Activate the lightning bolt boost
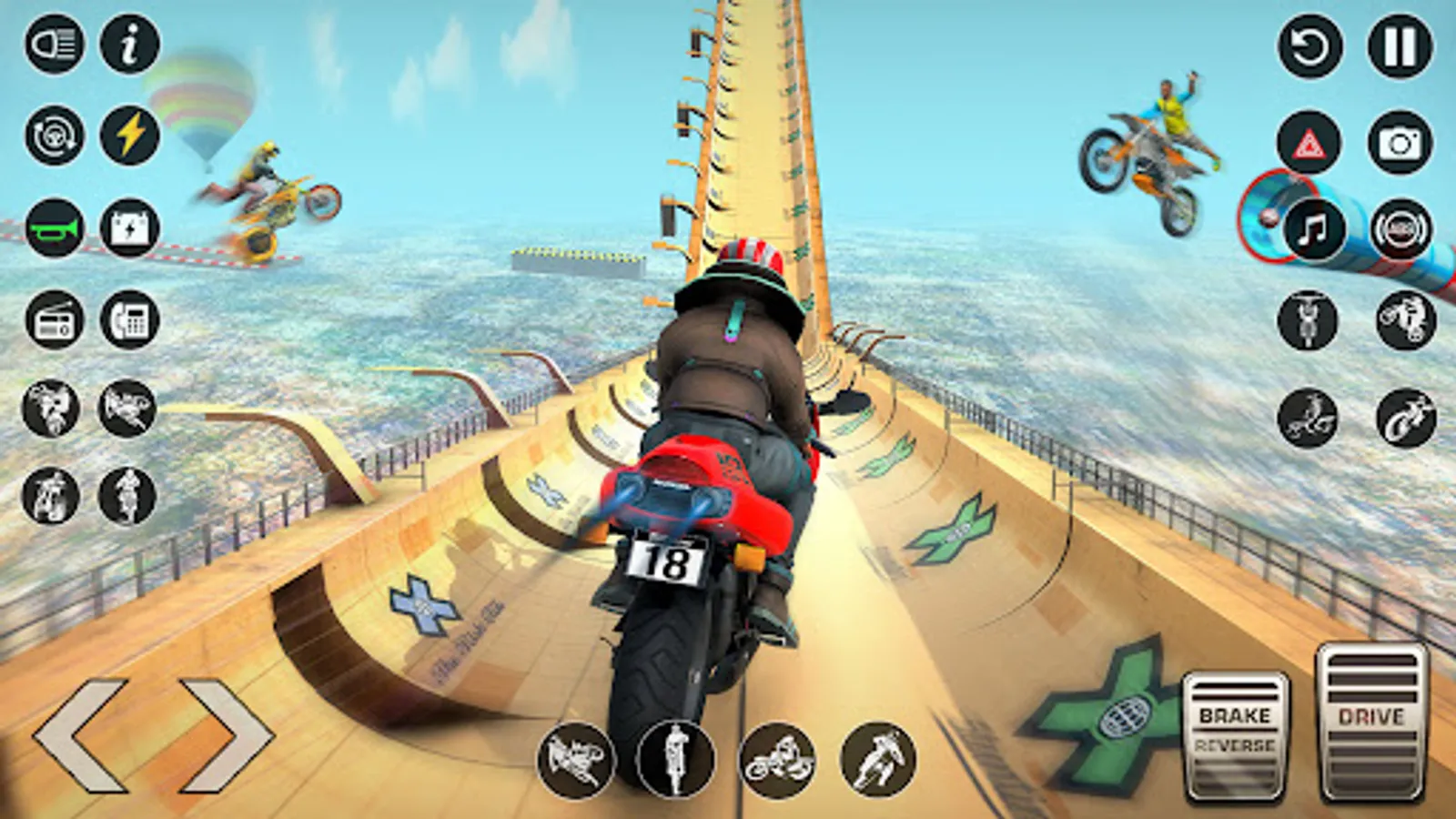The height and width of the screenshot is (819, 1456). coord(129,136)
